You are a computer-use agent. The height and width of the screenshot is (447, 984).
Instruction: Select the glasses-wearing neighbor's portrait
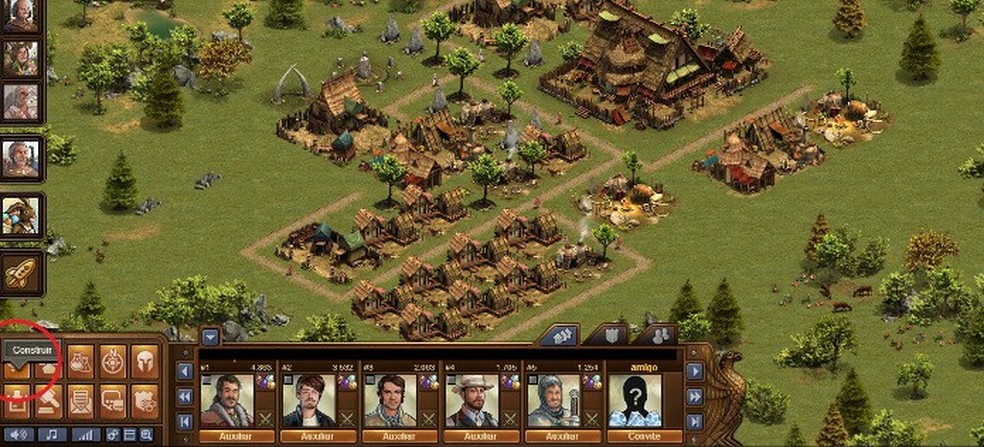(308, 400)
